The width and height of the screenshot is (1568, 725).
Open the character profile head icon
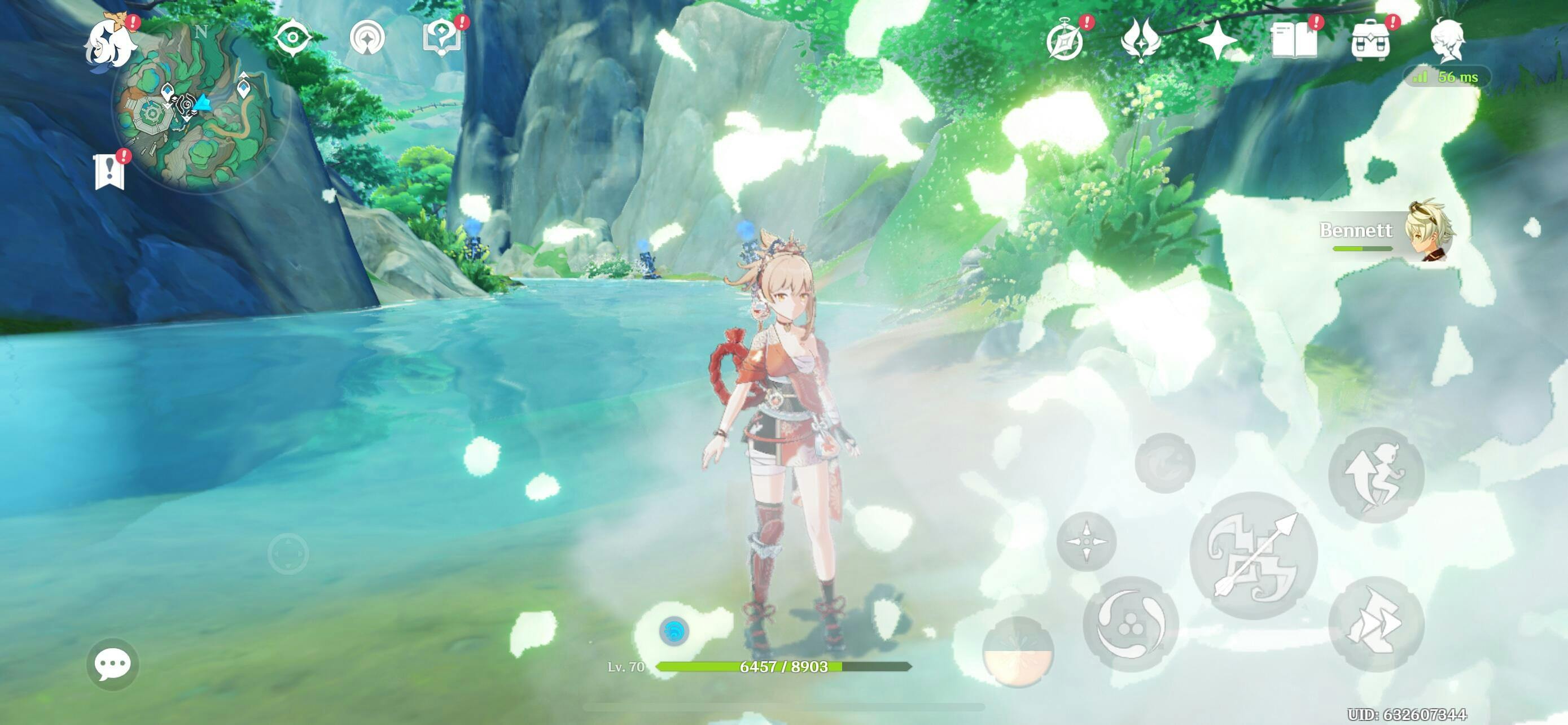[1447, 40]
